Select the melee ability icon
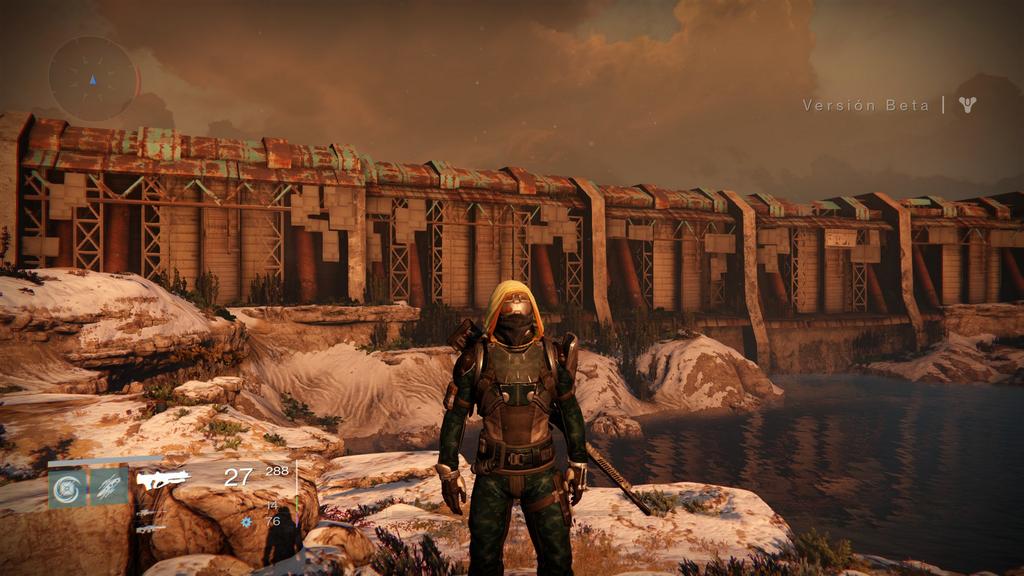The image size is (1024, 576). coord(108,487)
